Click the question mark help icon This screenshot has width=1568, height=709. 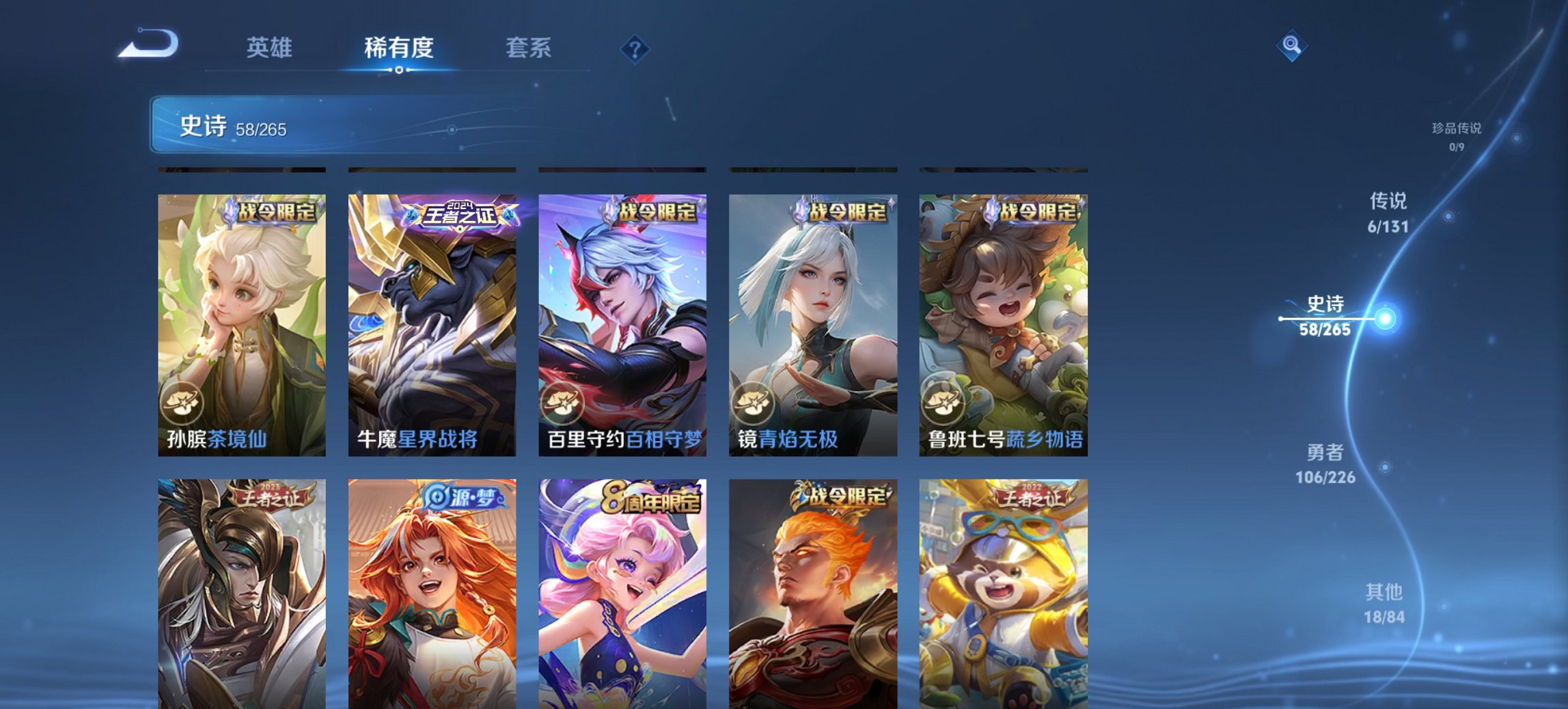(634, 48)
